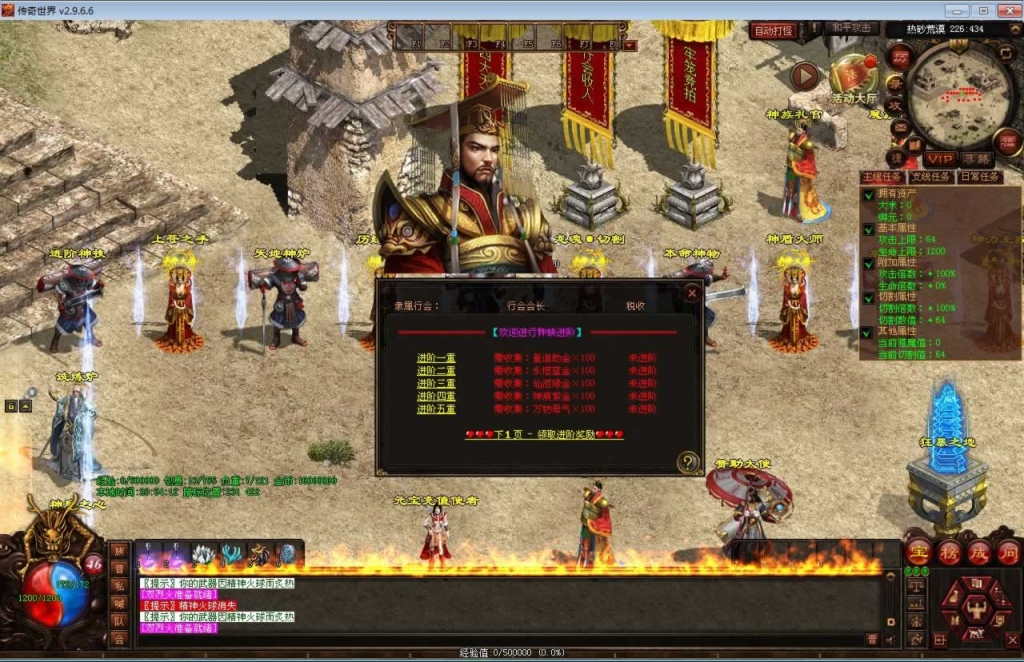Open the question mark help button in dialog

click(687, 461)
